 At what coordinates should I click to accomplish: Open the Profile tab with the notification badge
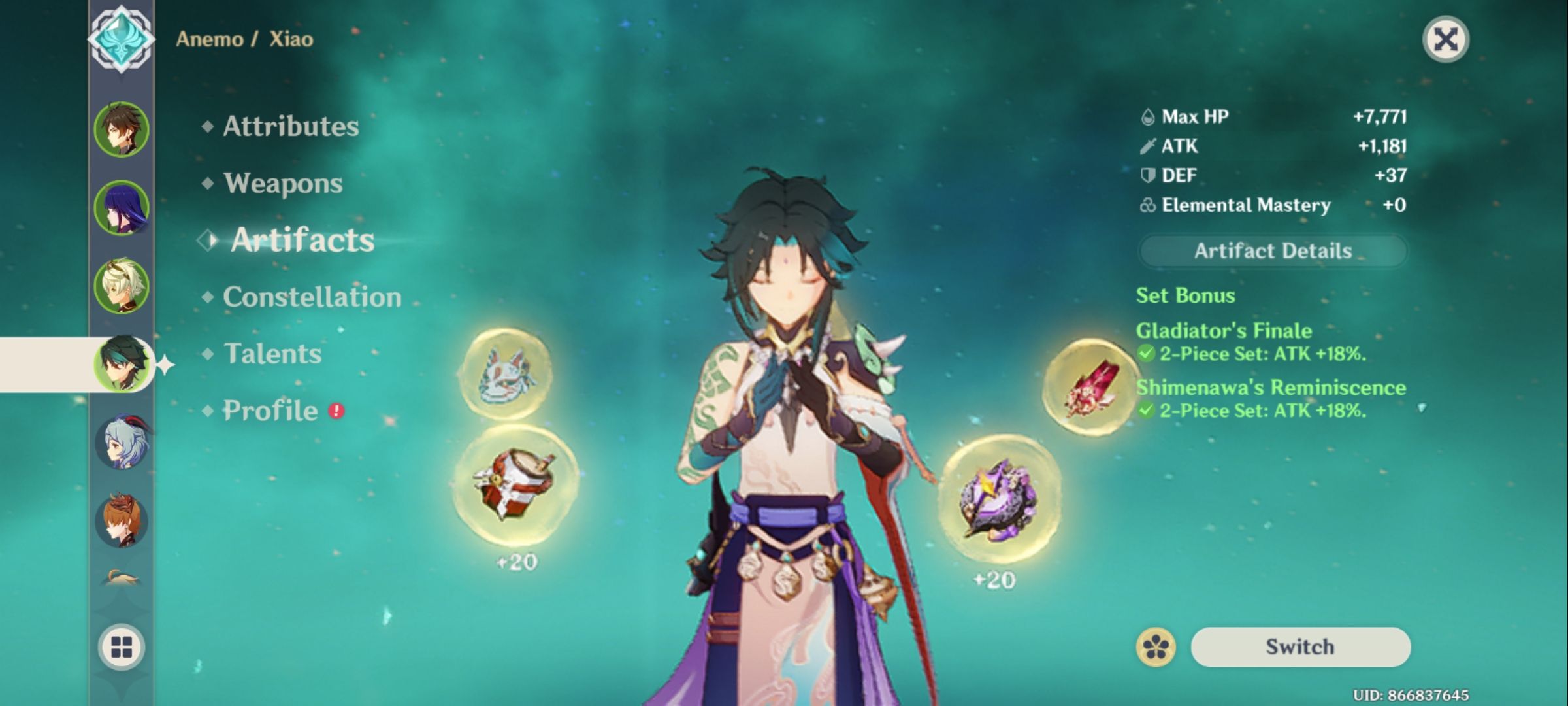(270, 411)
